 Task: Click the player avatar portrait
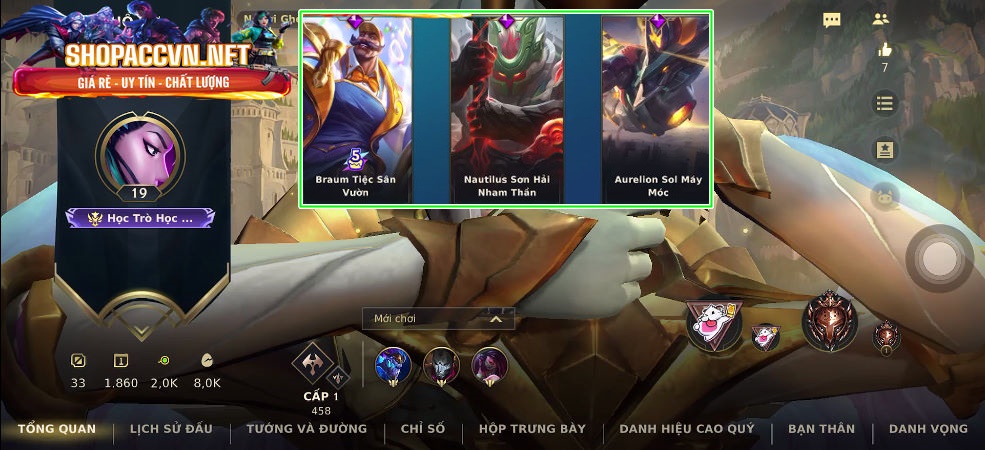tap(139, 153)
